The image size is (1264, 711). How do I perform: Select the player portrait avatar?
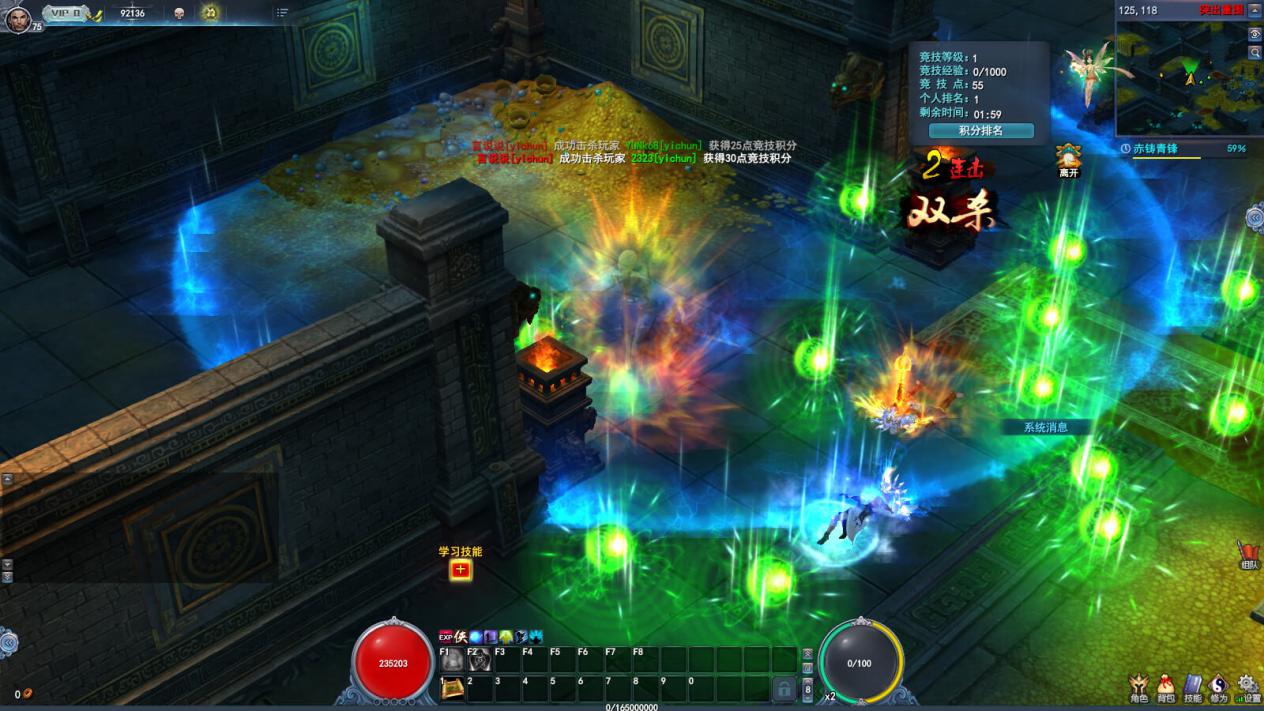[18, 17]
